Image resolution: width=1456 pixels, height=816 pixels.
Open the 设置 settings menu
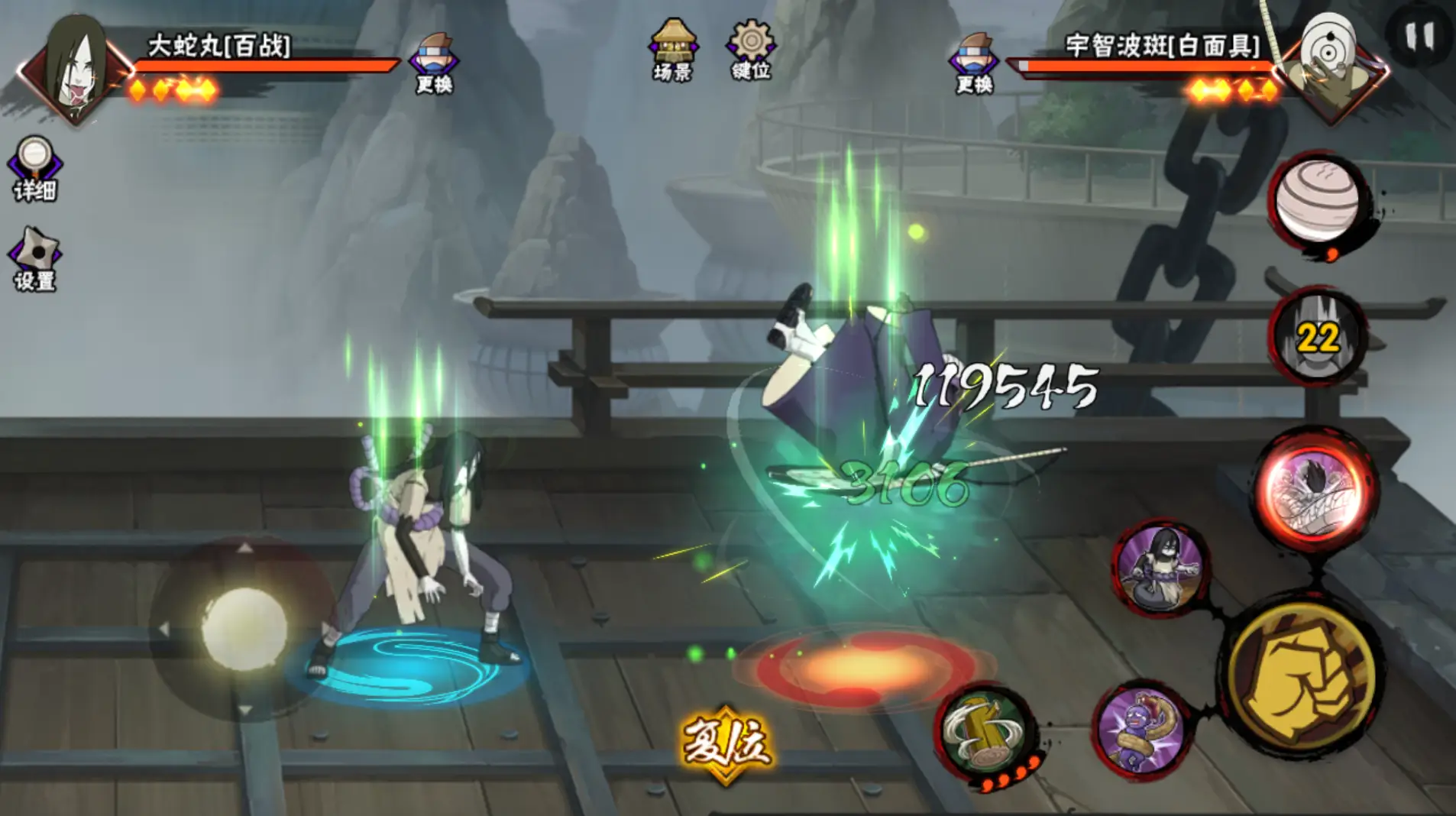tap(34, 259)
